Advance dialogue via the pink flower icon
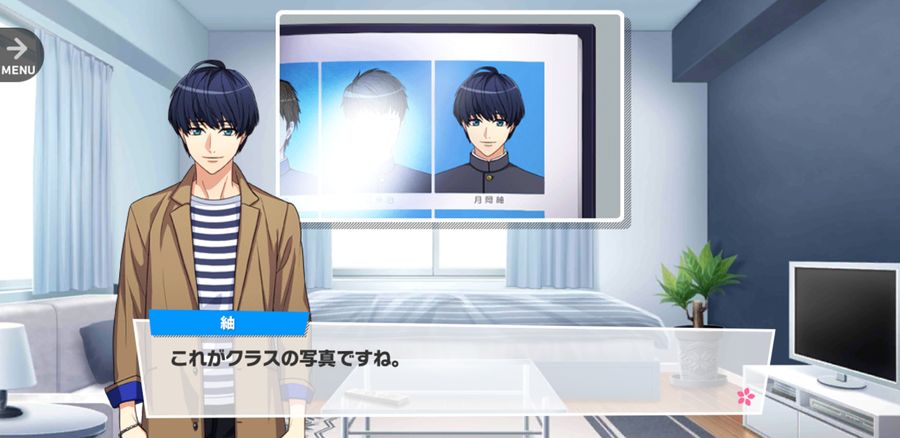 pyautogui.click(x=745, y=396)
